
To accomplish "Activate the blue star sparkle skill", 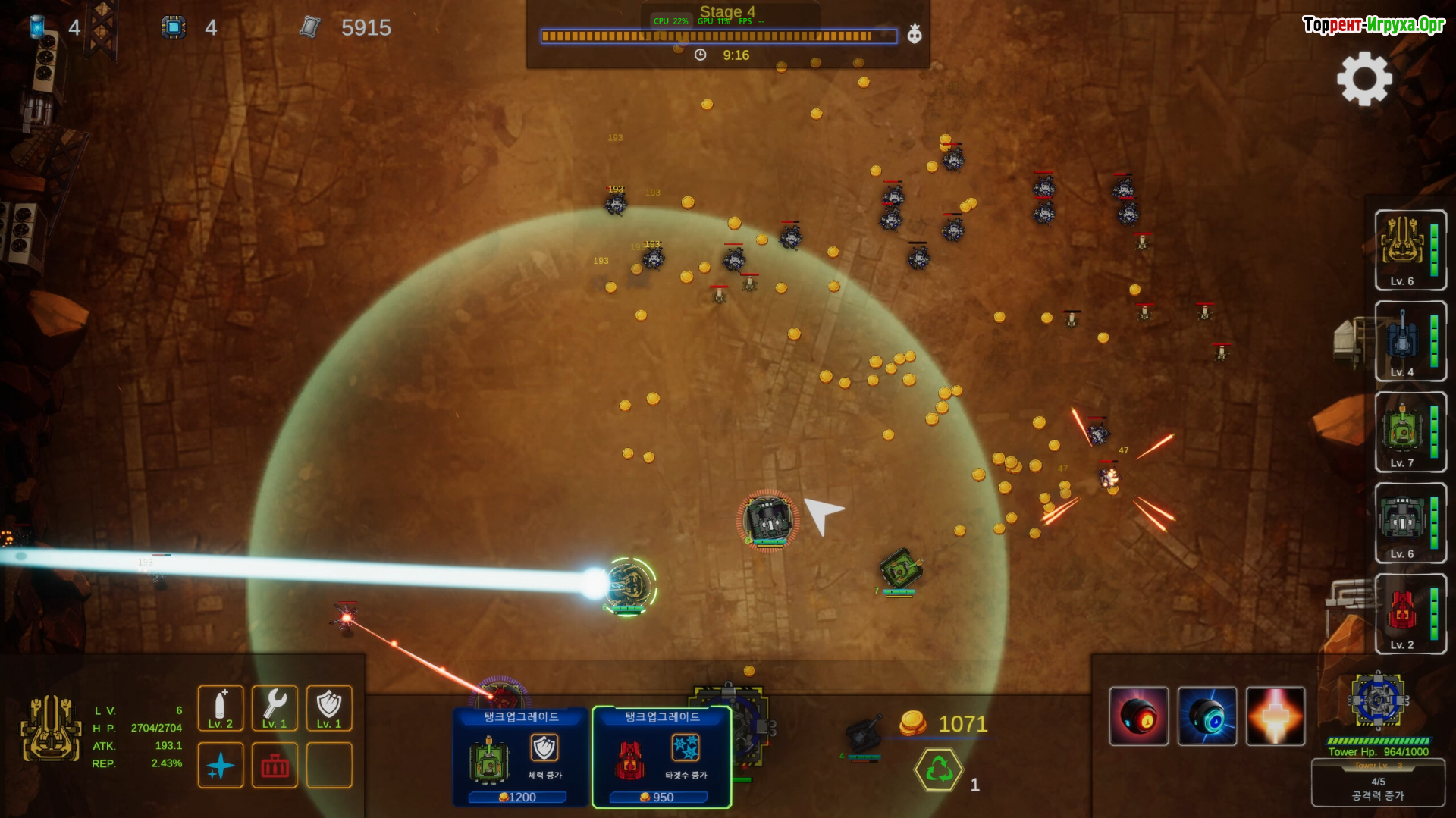I will (x=221, y=766).
